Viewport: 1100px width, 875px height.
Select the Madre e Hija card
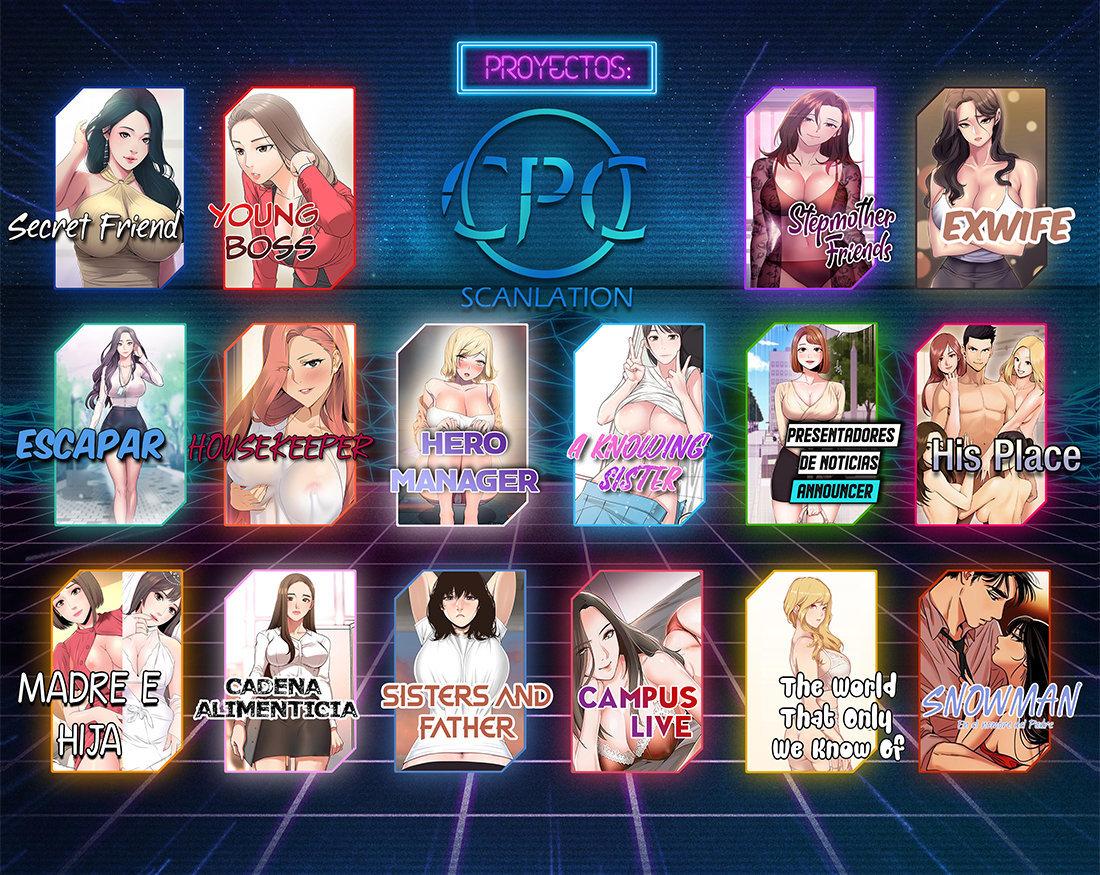tap(120, 675)
